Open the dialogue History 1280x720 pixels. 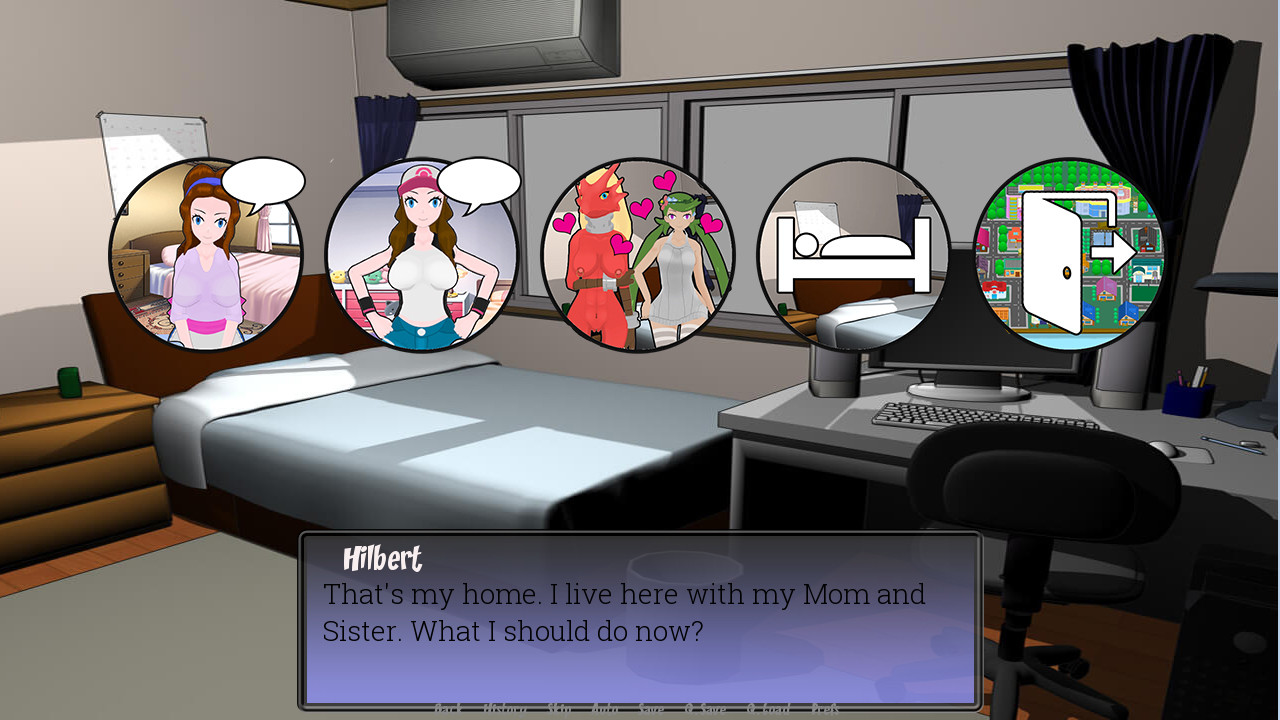505,710
